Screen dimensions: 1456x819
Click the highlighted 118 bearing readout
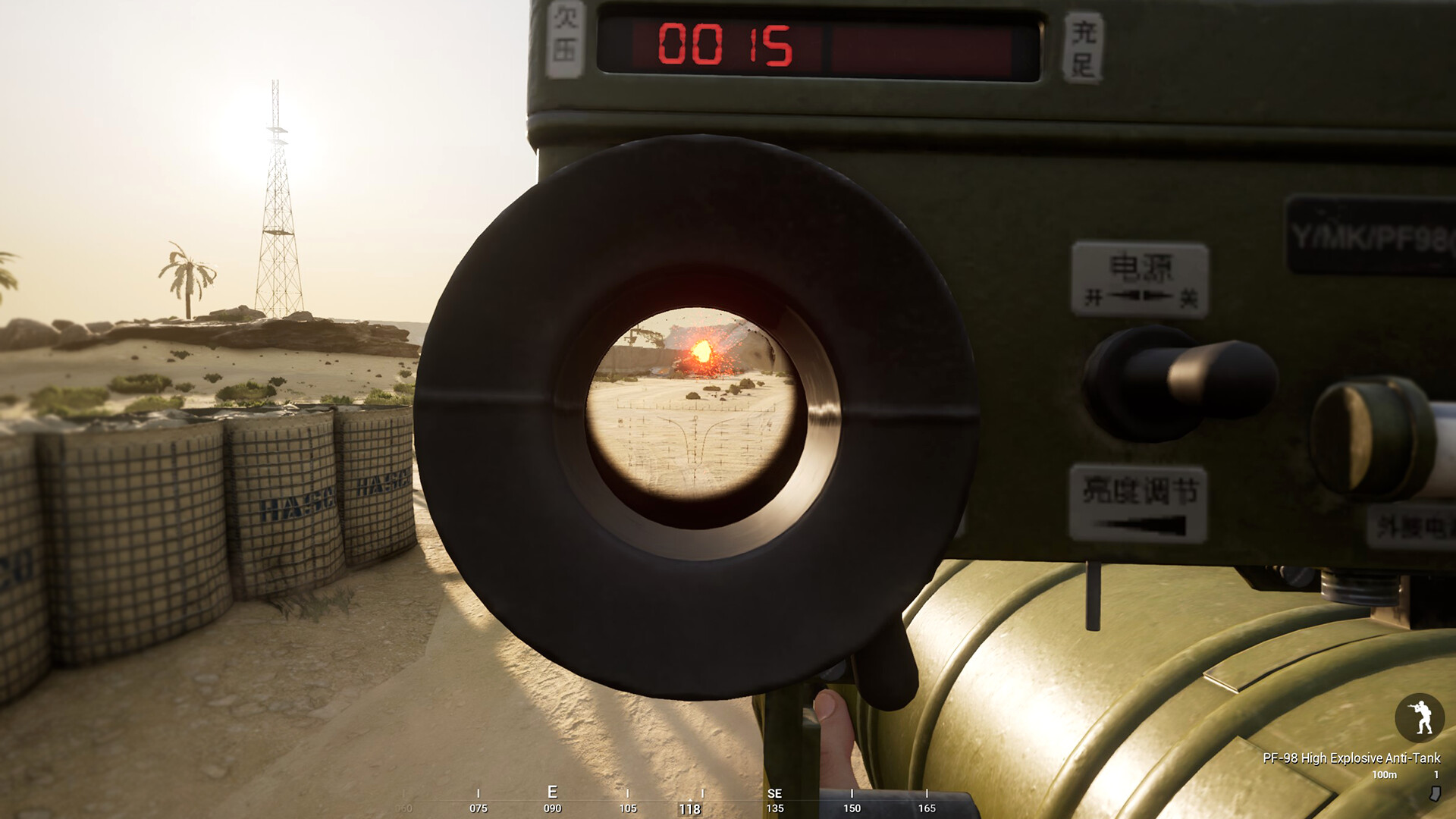(691, 808)
